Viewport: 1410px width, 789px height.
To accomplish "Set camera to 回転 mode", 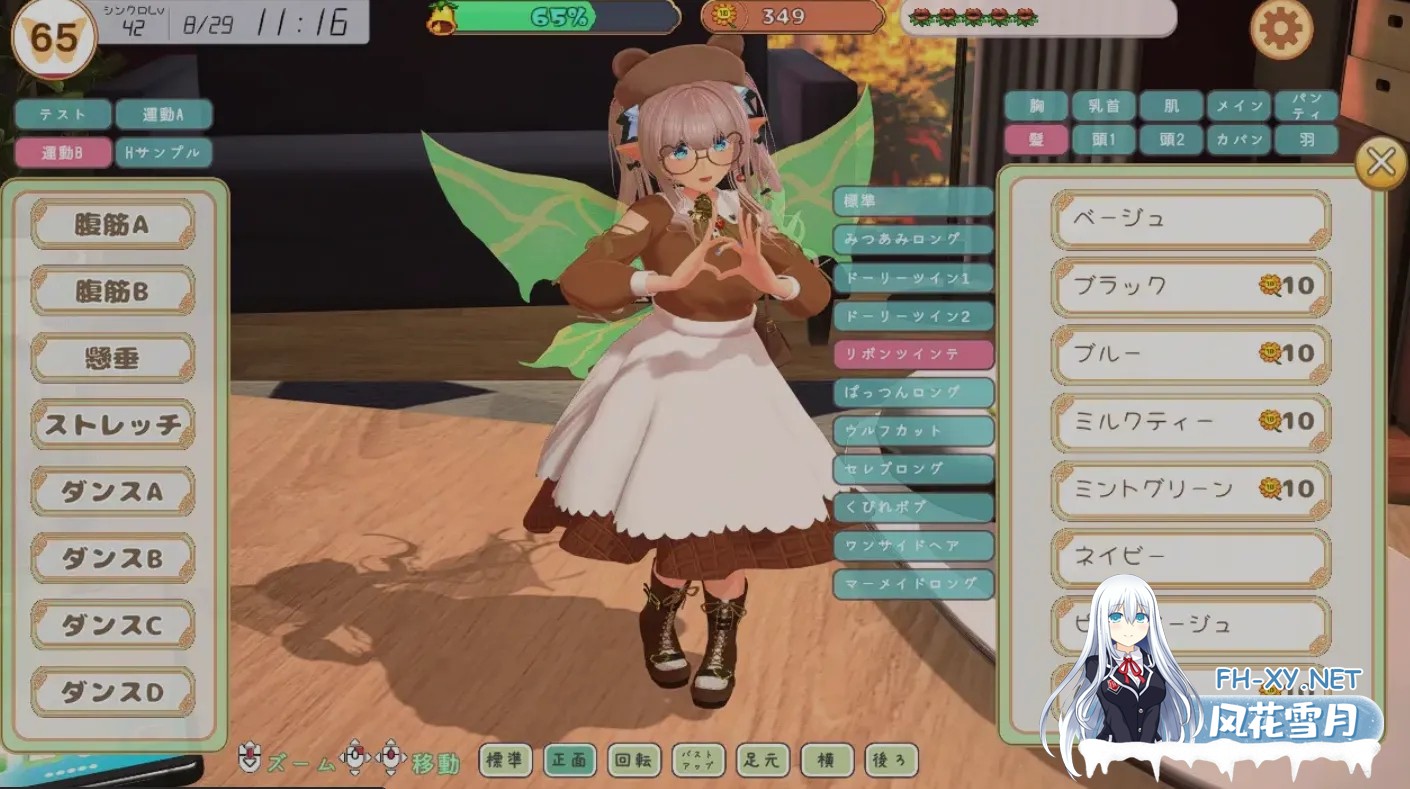I will [x=634, y=760].
